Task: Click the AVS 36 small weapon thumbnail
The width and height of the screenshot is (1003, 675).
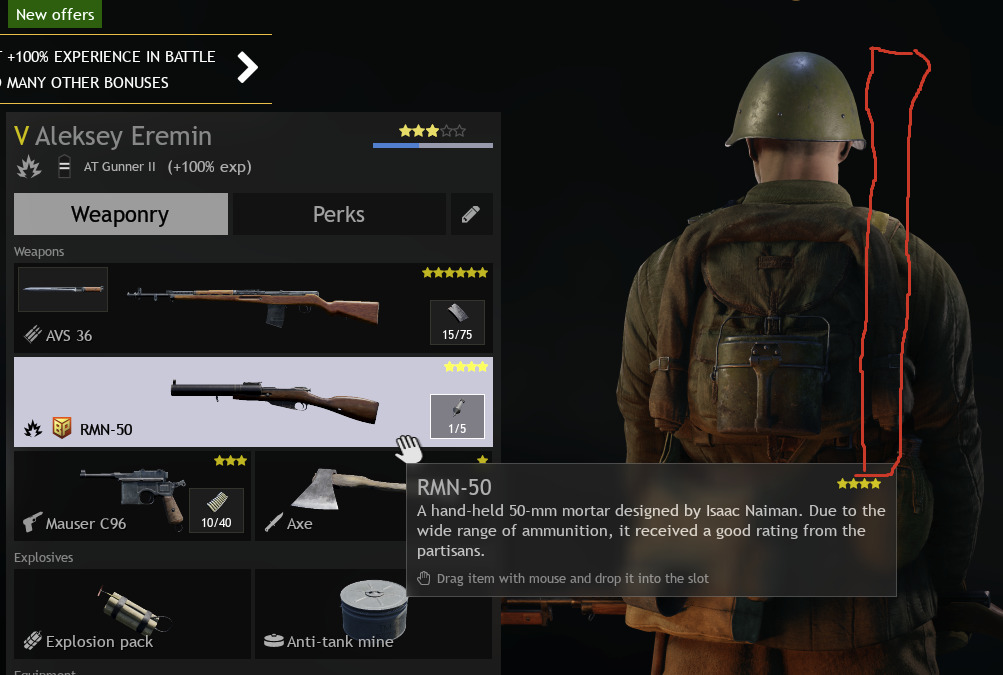Action: pyautogui.click(x=63, y=289)
